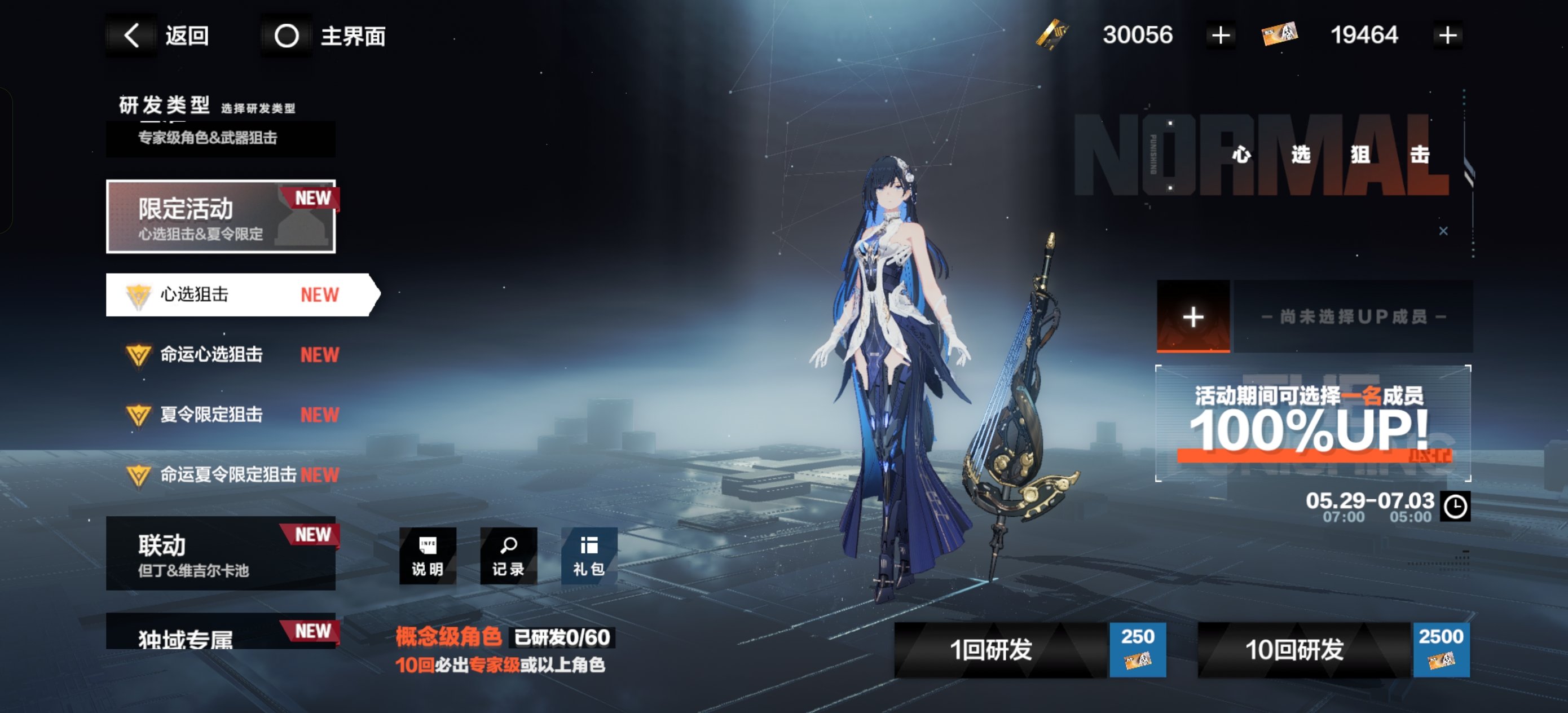
Task: Switch to 命运心选狙击 banner
Action: pos(231,354)
